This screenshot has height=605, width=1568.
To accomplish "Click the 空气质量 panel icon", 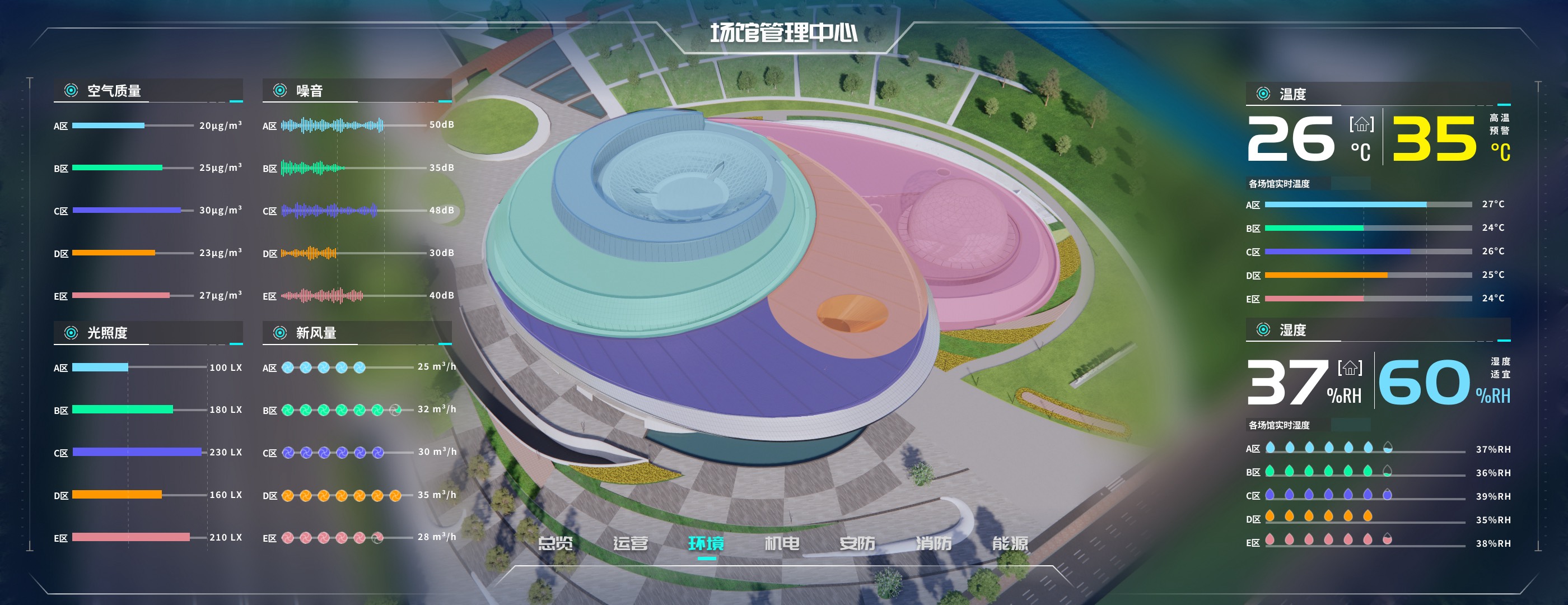I will (71, 91).
